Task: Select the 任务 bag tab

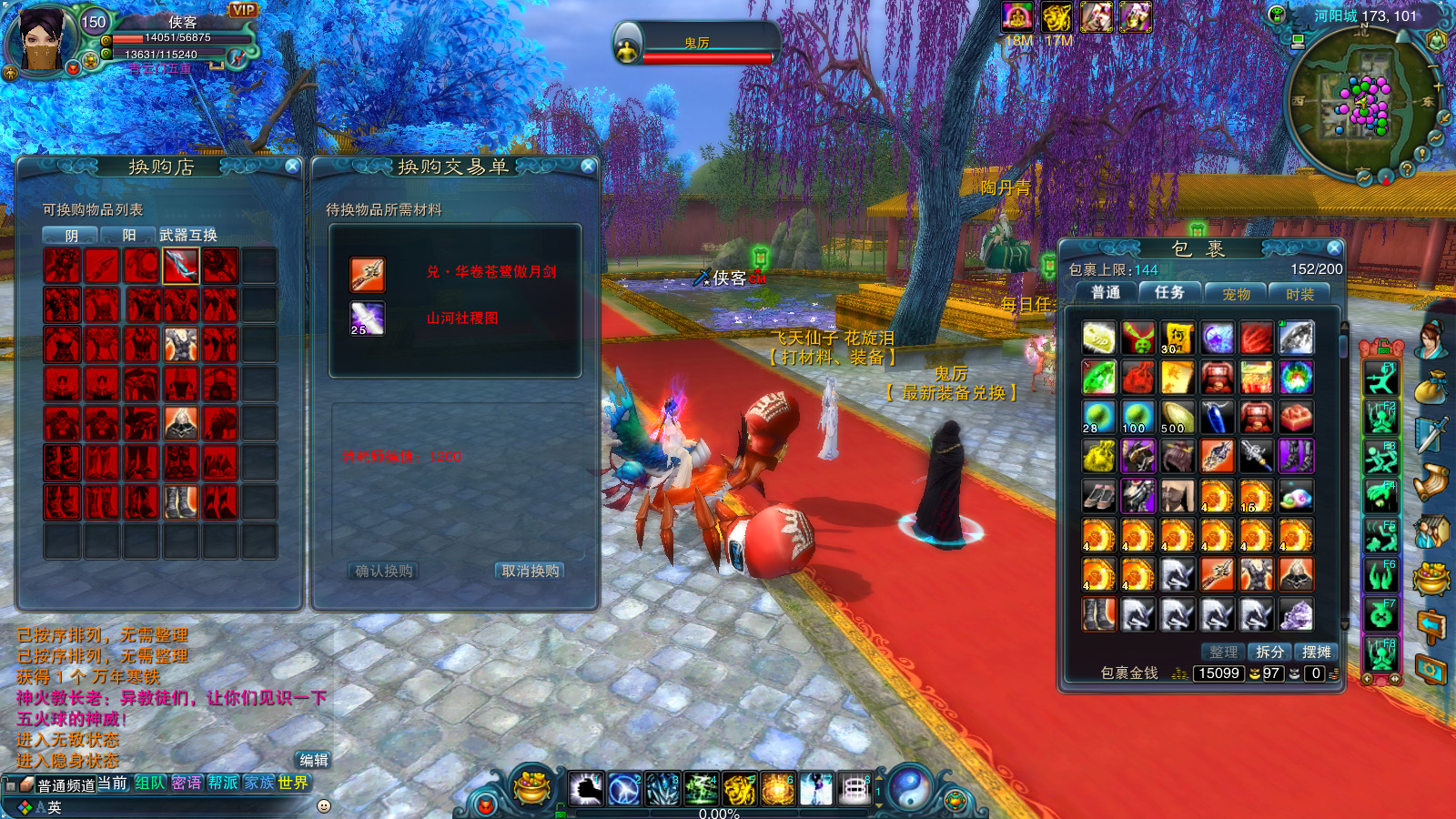Action: 1169,292
